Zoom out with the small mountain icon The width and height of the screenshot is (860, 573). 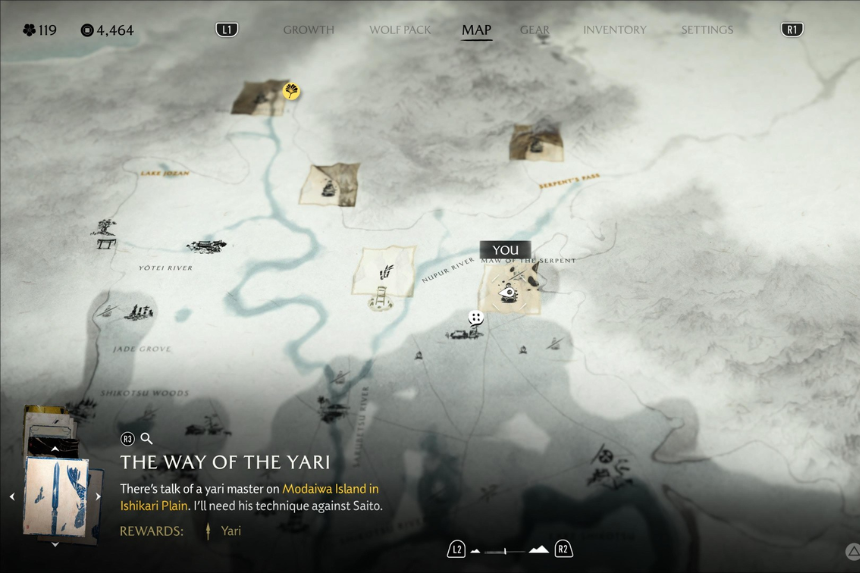476,550
